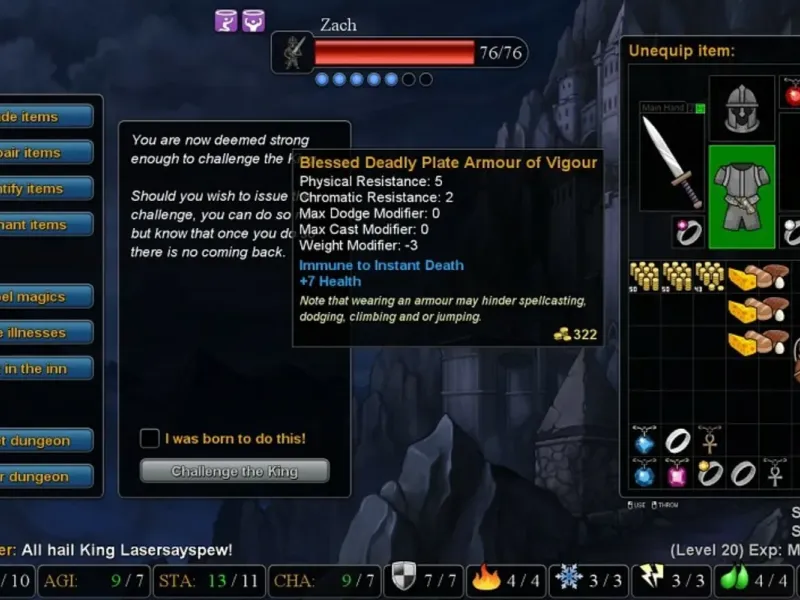This screenshot has height=600, width=800.
Task: Select the pink gem amulet in inventory
Action: point(678,473)
